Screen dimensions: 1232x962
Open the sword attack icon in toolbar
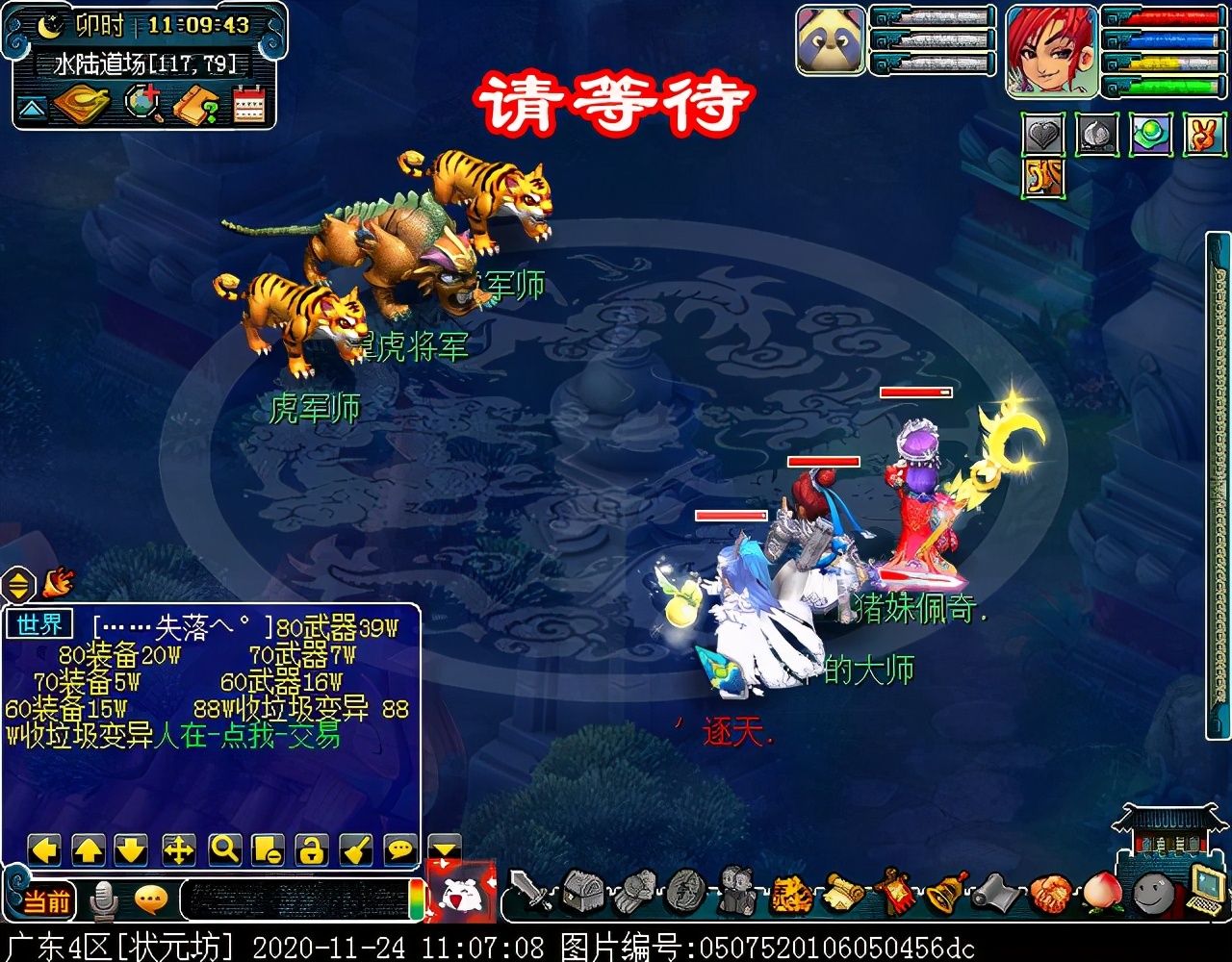pos(530,891)
